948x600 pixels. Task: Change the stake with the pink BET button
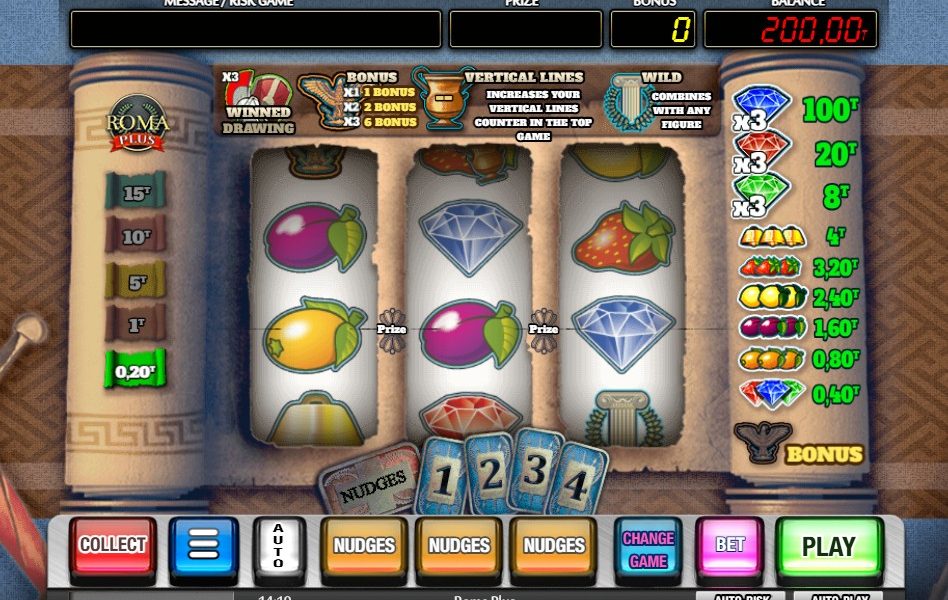point(730,546)
